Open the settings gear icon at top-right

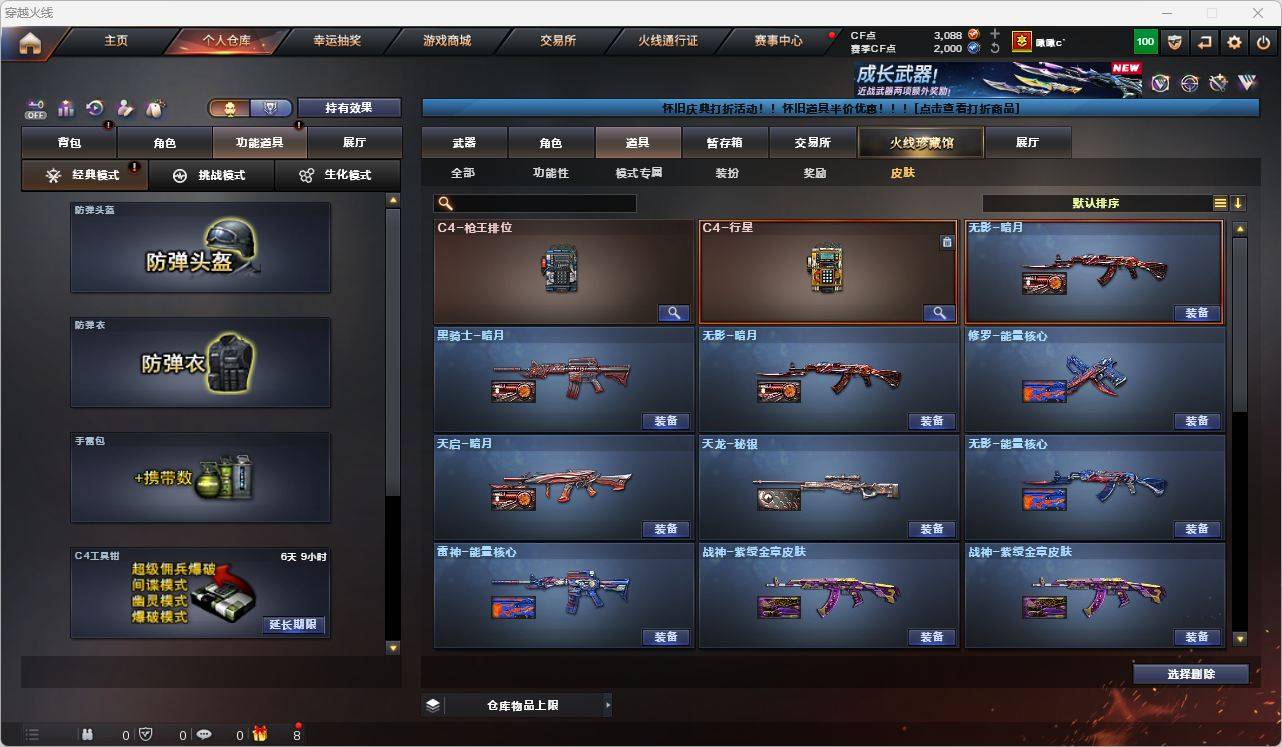click(1233, 41)
